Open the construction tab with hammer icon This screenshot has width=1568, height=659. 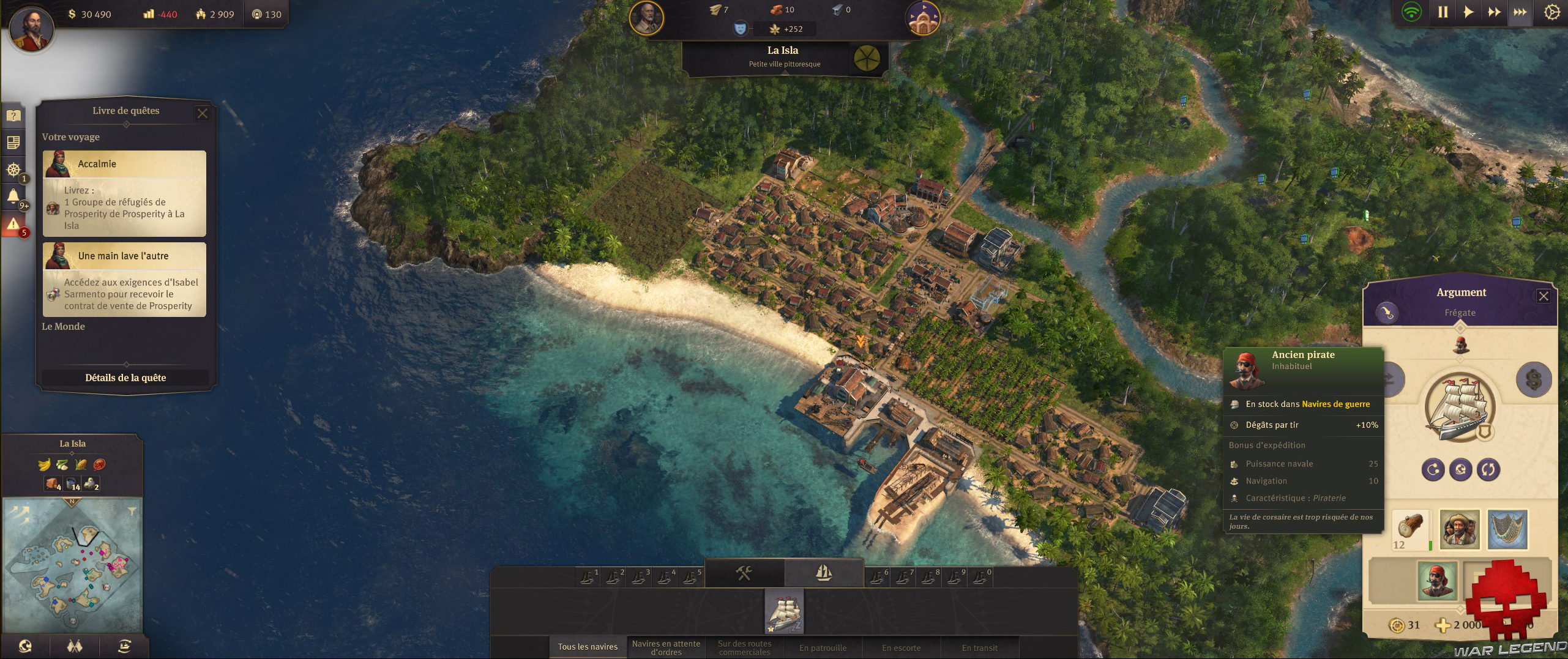[744, 573]
